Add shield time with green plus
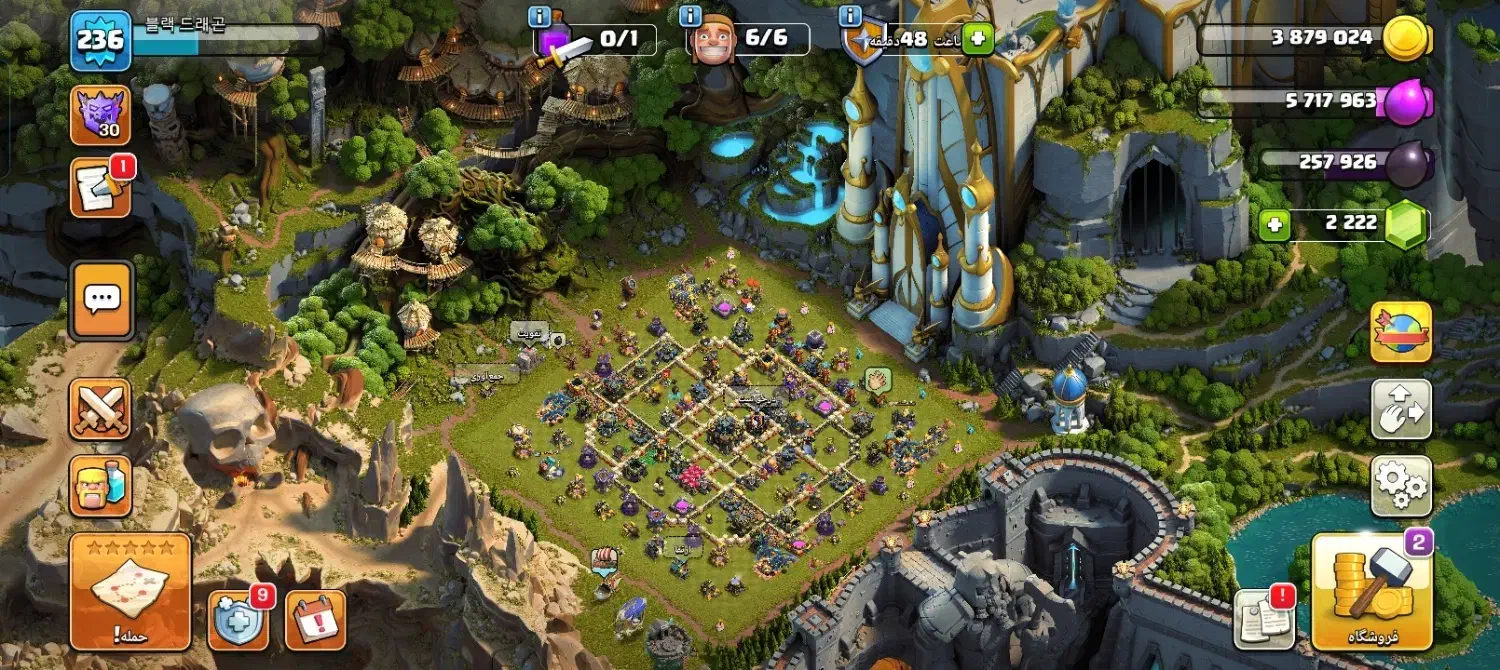The height and width of the screenshot is (670, 1500). point(977,40)
